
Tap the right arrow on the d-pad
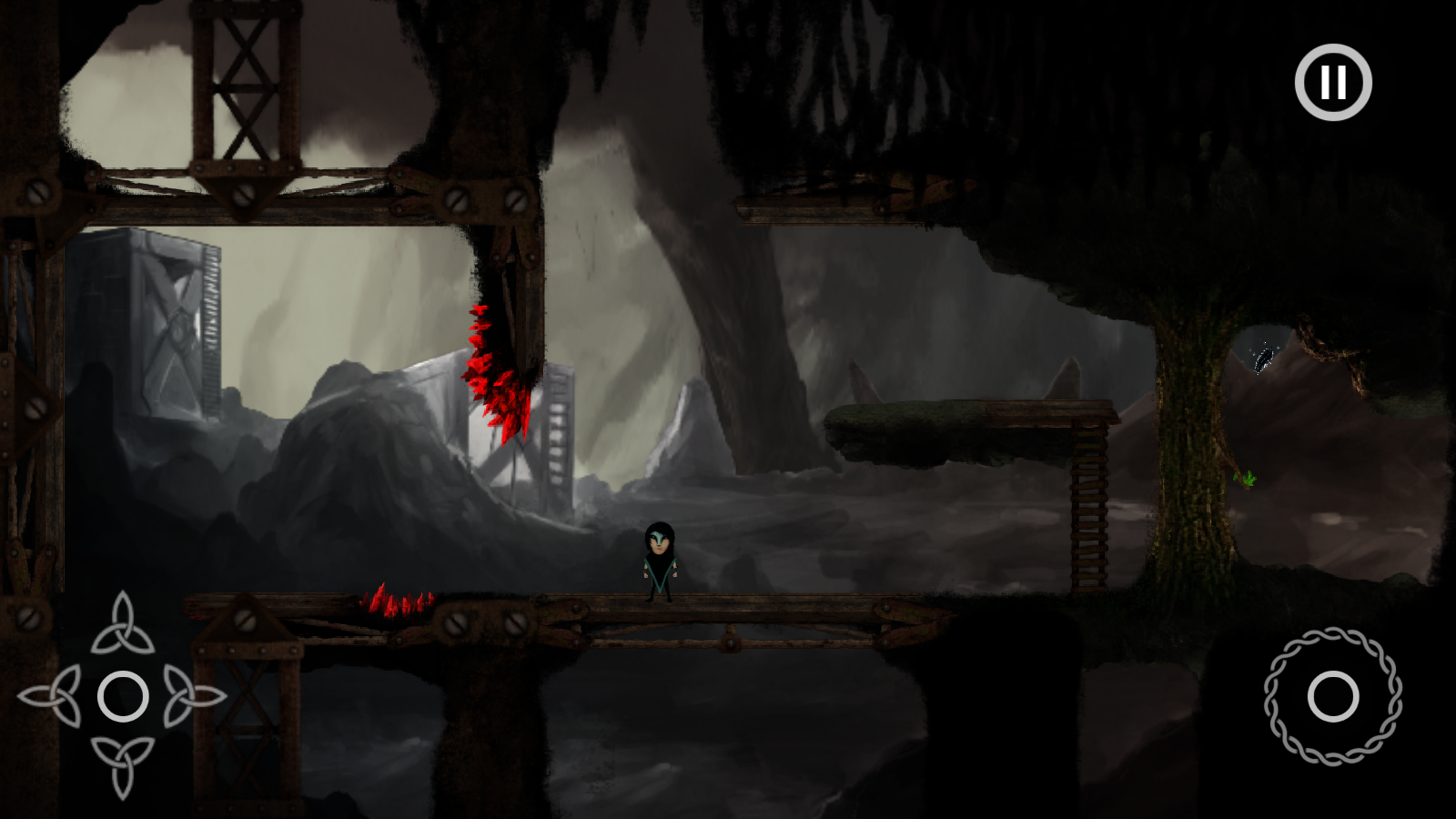pos(192,697)
